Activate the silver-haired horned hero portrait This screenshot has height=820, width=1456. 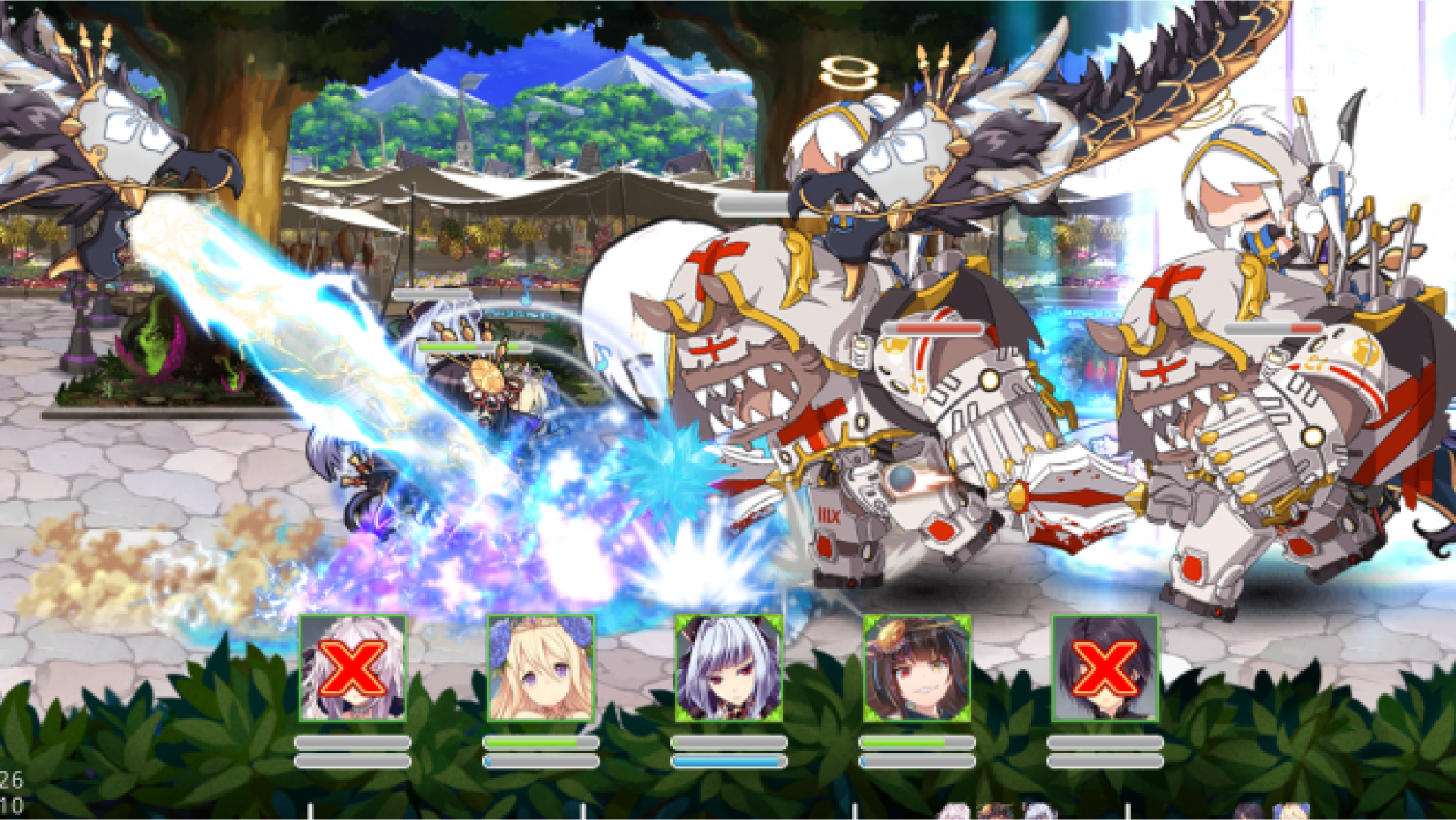[729, 668]
